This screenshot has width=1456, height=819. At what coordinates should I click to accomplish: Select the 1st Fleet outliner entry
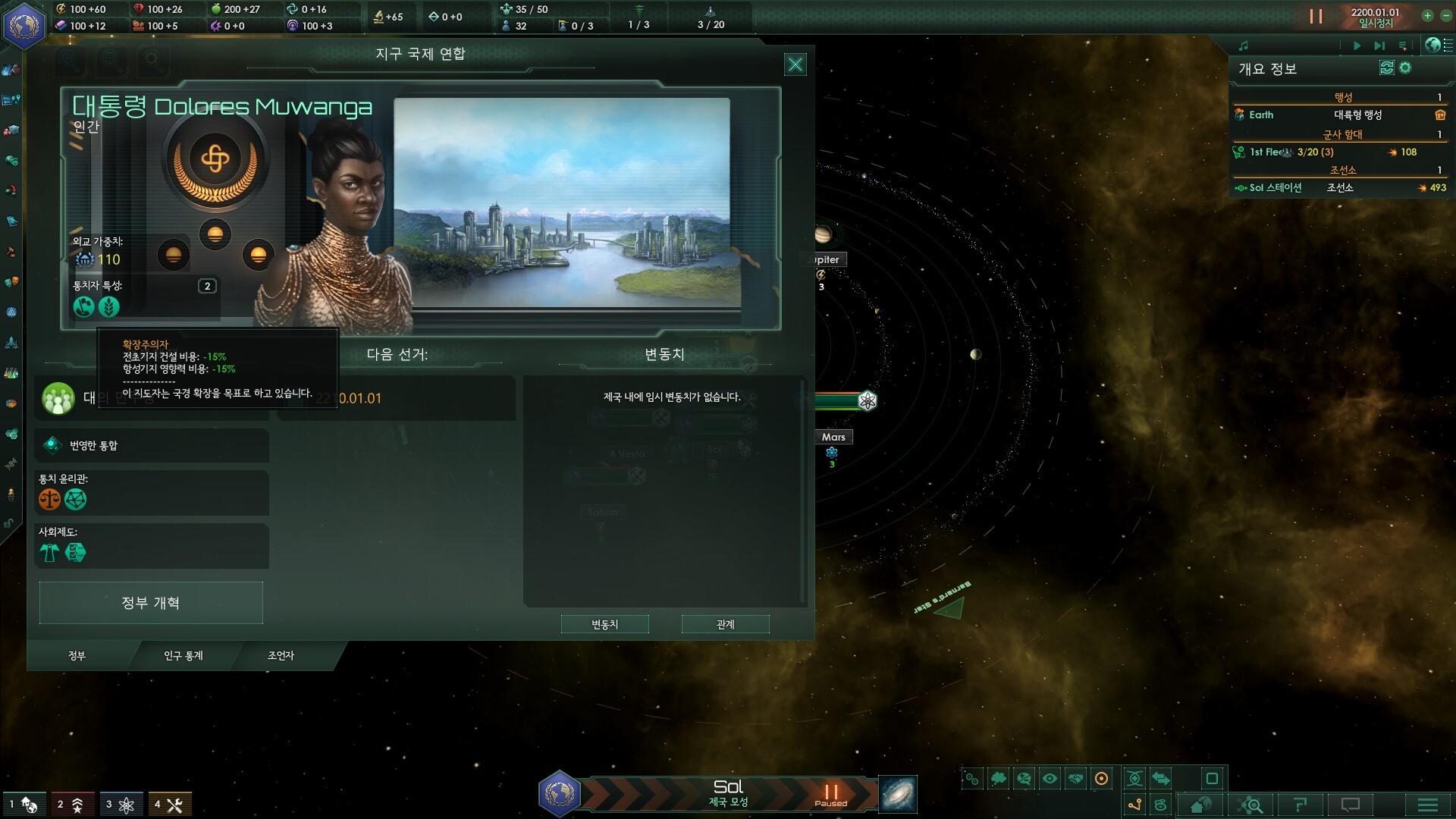point(1266,152)
